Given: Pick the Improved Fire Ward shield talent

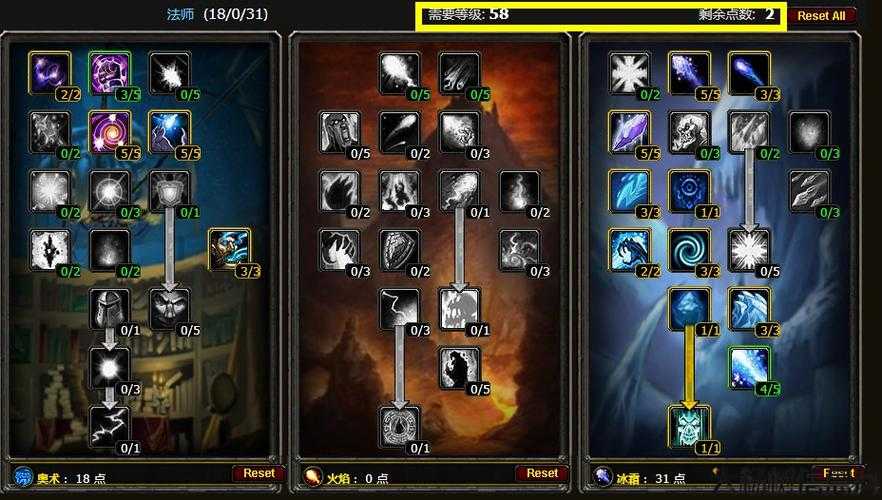Looking at the screenshot, I should [400, 249].
